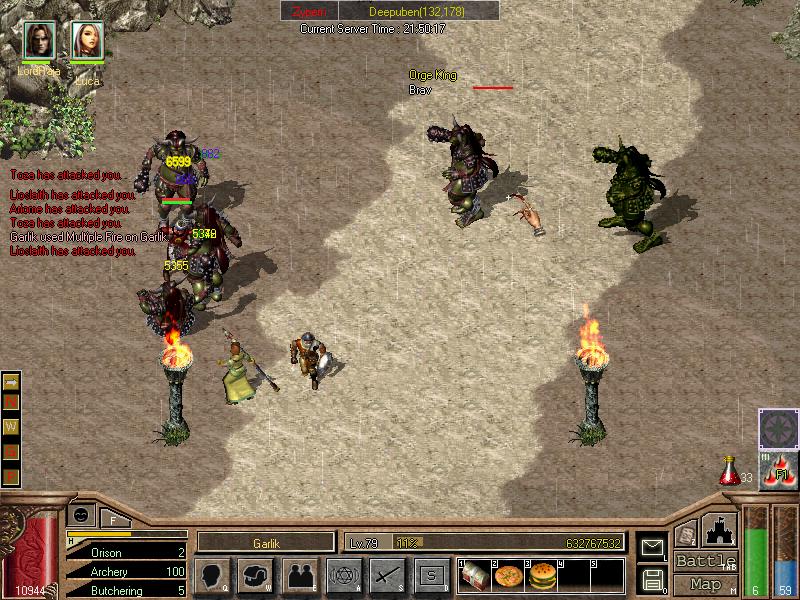Image resolution: width=800 pixels, height=600 pixels.
Task: Open the Battle mode button
Action: coord(705,561)
